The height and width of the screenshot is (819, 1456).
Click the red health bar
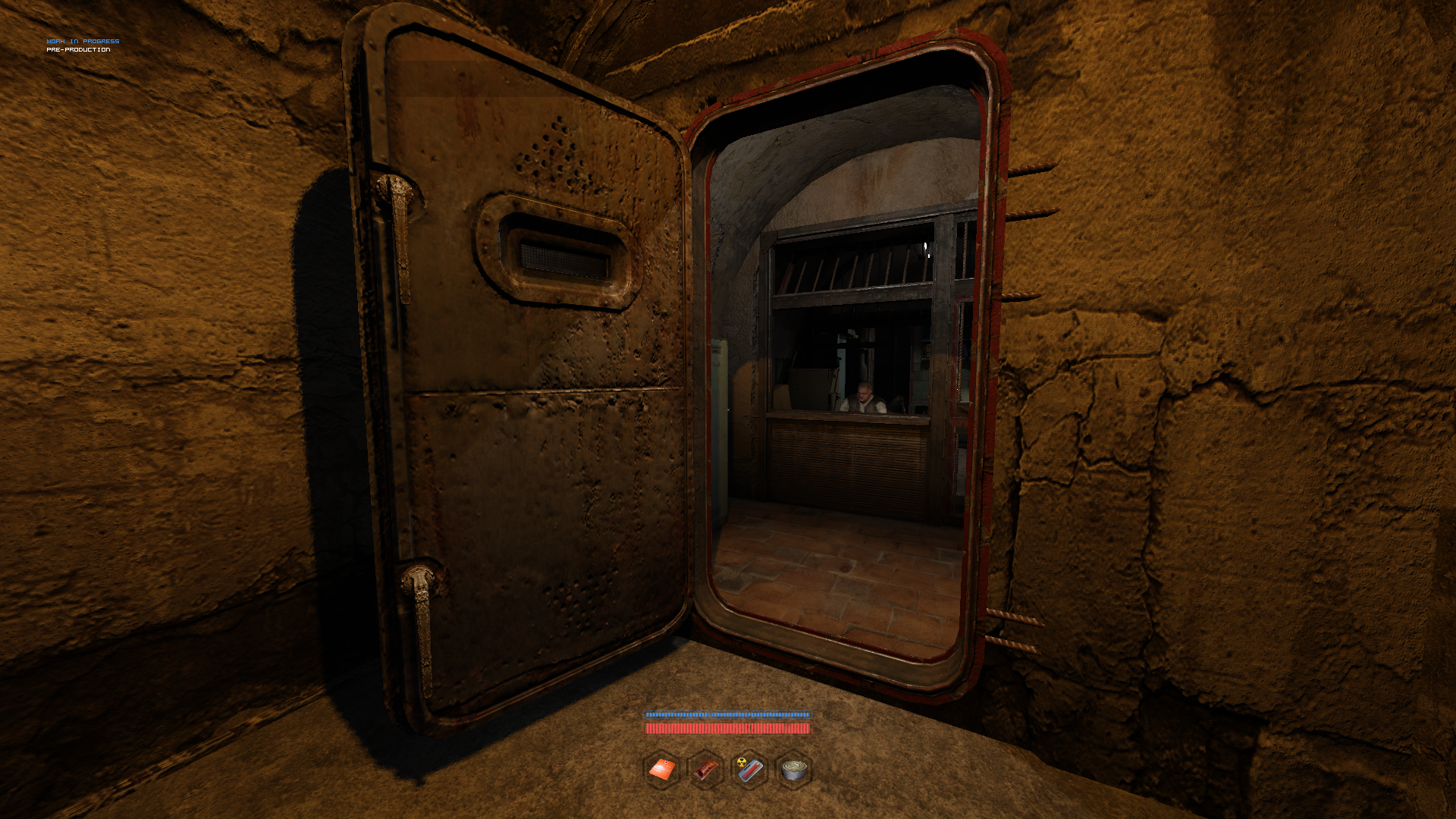(728, 729)
